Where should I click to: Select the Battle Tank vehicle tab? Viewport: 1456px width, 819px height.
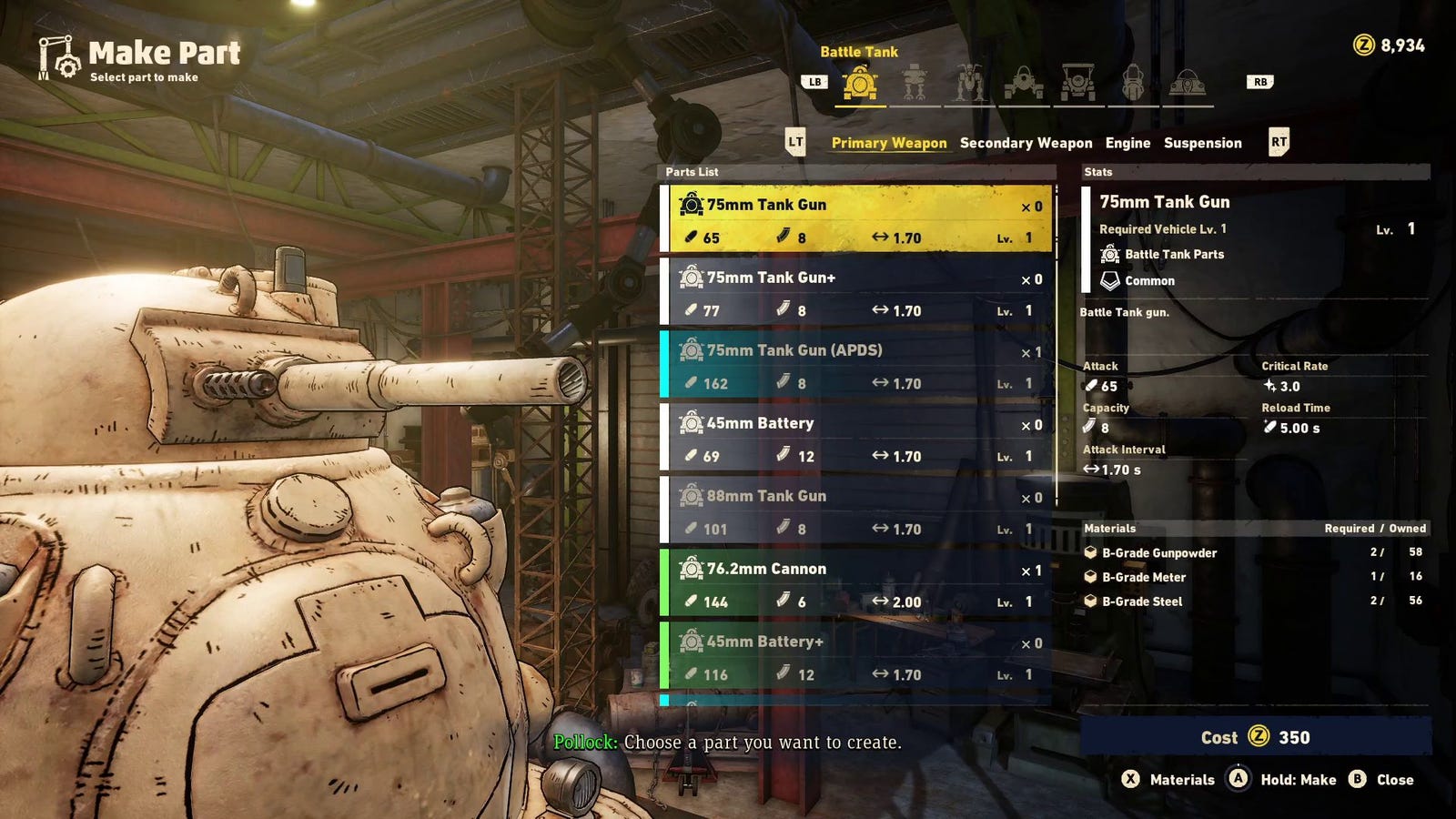[860, 85]
